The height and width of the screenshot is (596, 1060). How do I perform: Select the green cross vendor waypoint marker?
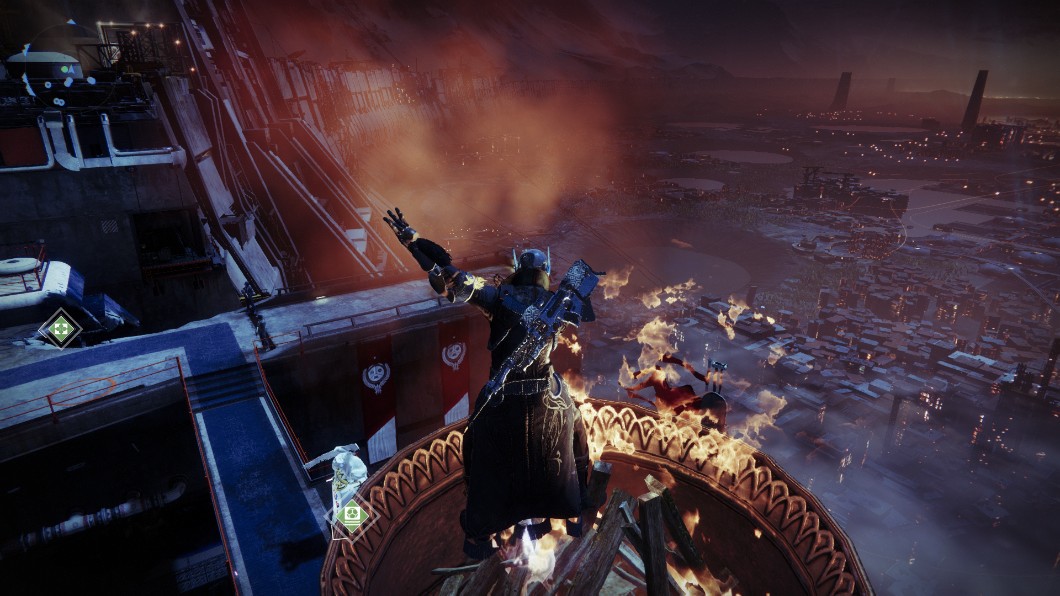(x=60, y=328)
